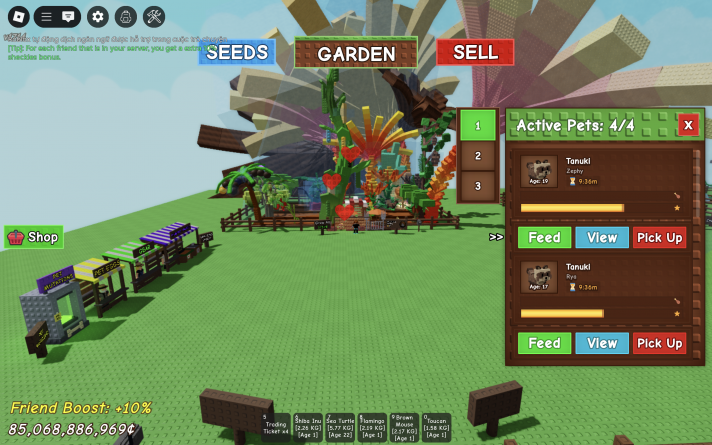
Task: View the Tanuki named Zephy
Action: pyautogui.click(x=602, y=237)
